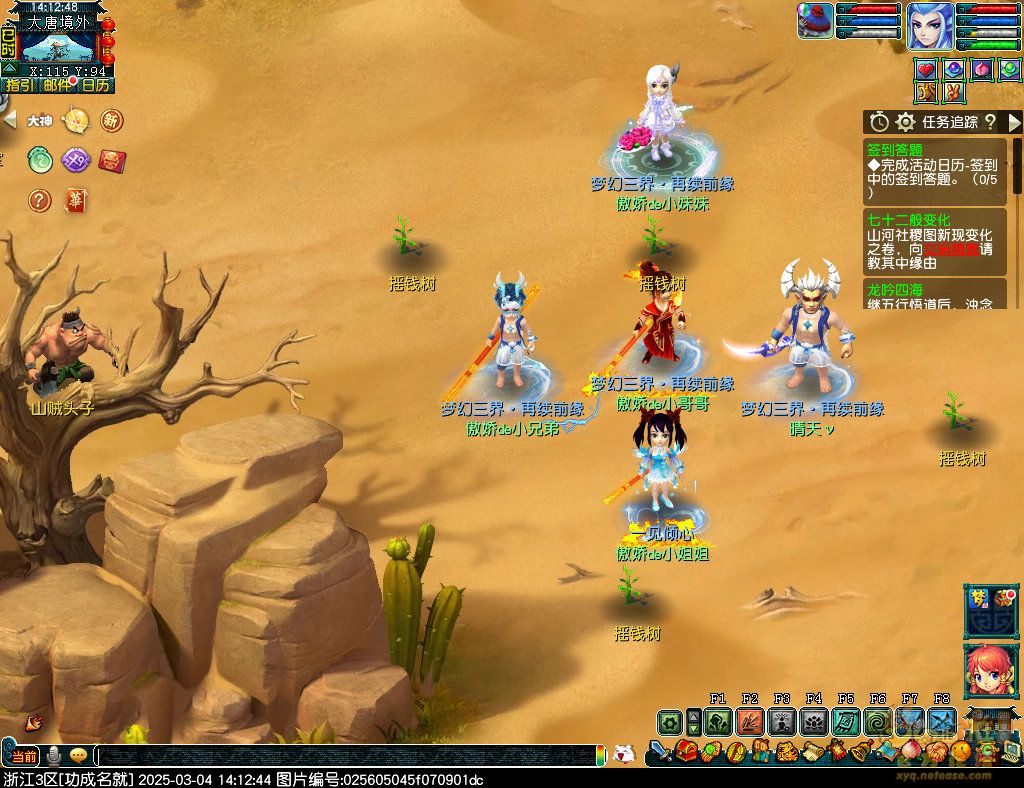
Task: Open the 任务追踪 gear settings
Action: coord(905,122)
